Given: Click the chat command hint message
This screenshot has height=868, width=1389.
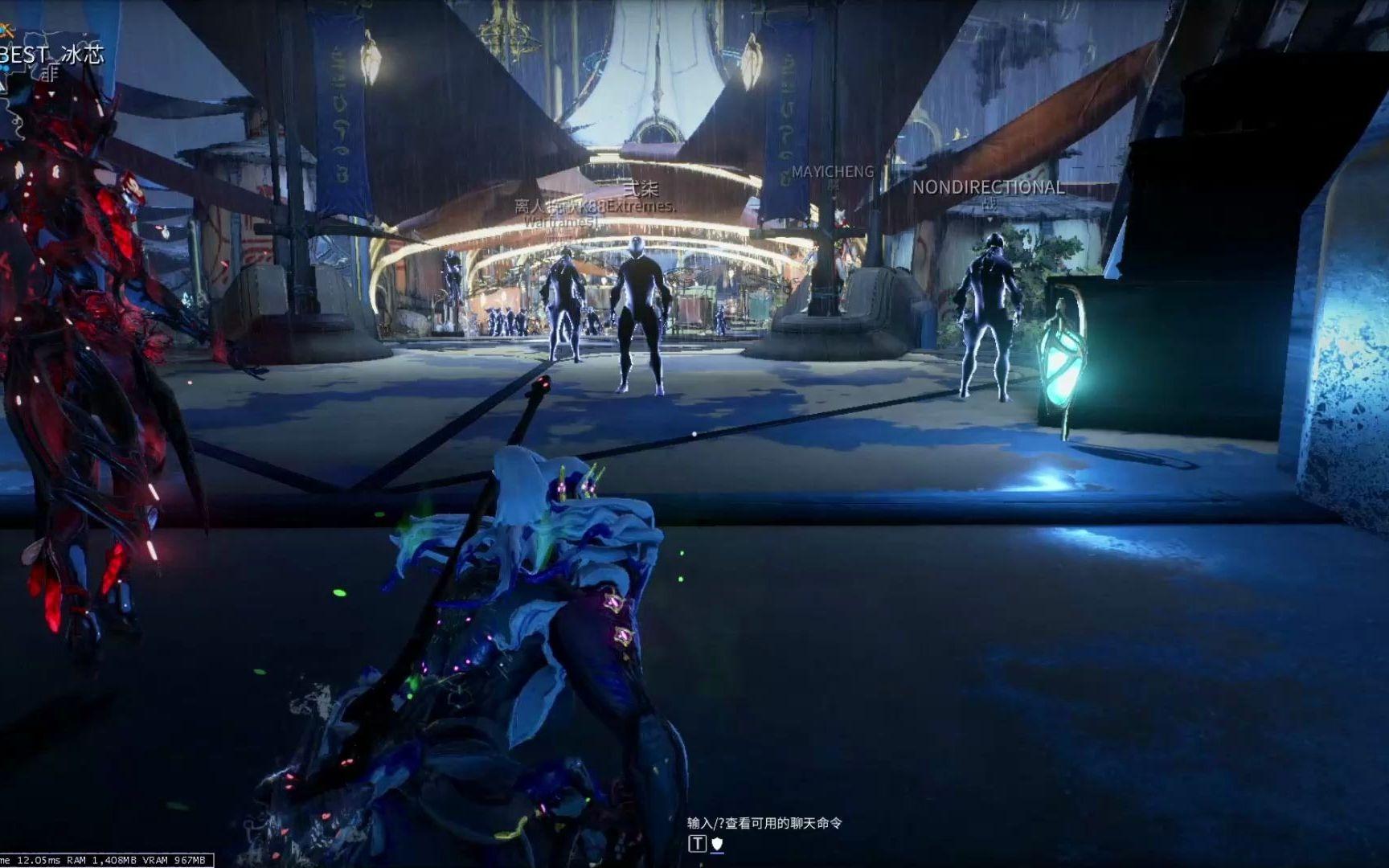Looking at the screenshot, I should 764,823.
